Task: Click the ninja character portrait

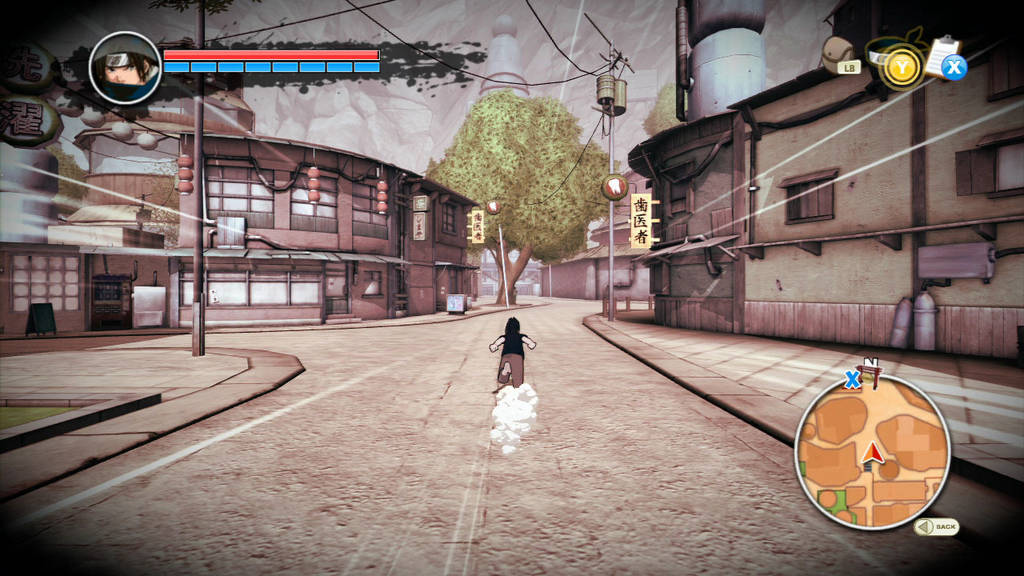Action: 125,67
